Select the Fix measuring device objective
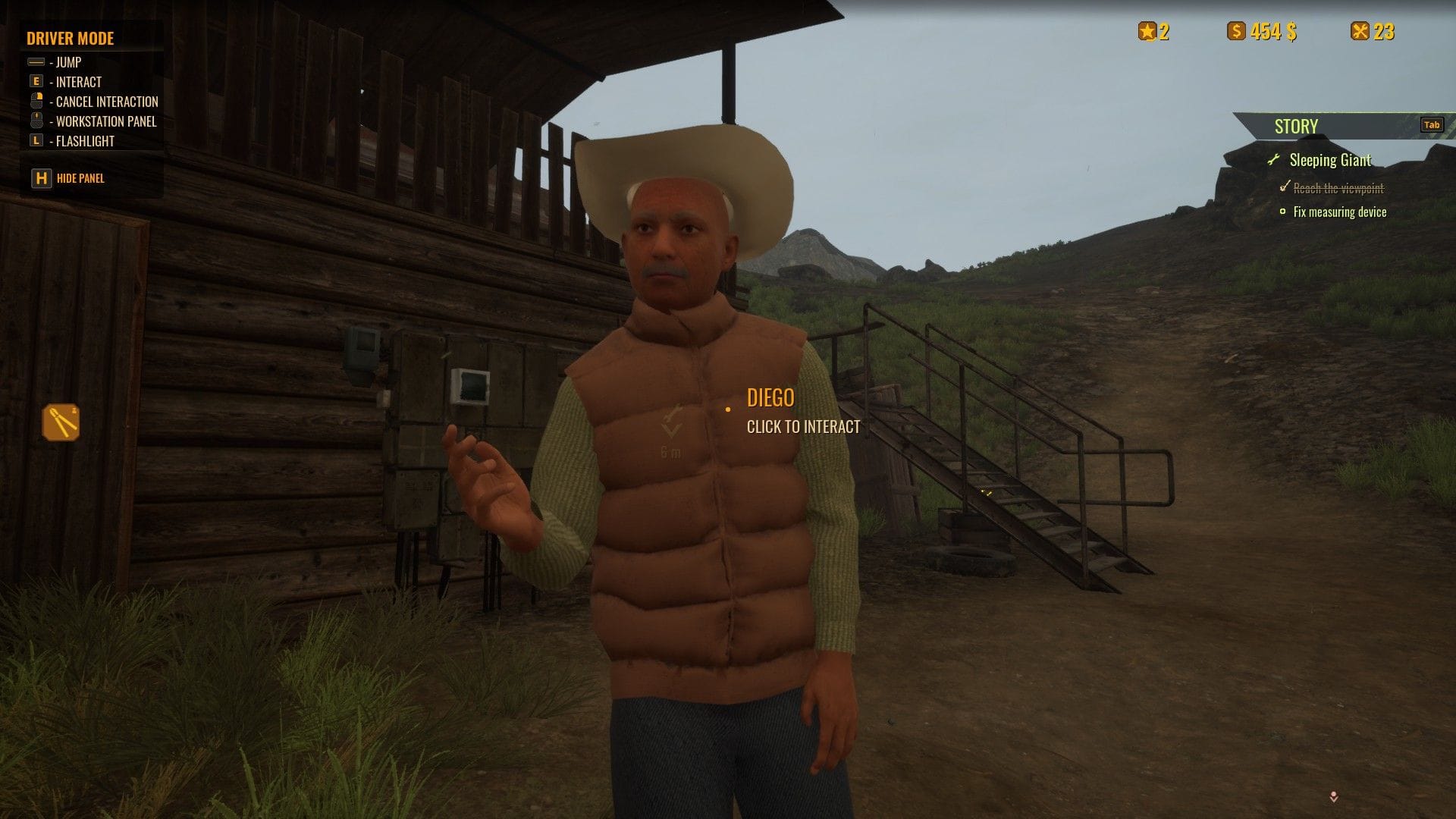1456x819 pixels. click(1339, 212)
